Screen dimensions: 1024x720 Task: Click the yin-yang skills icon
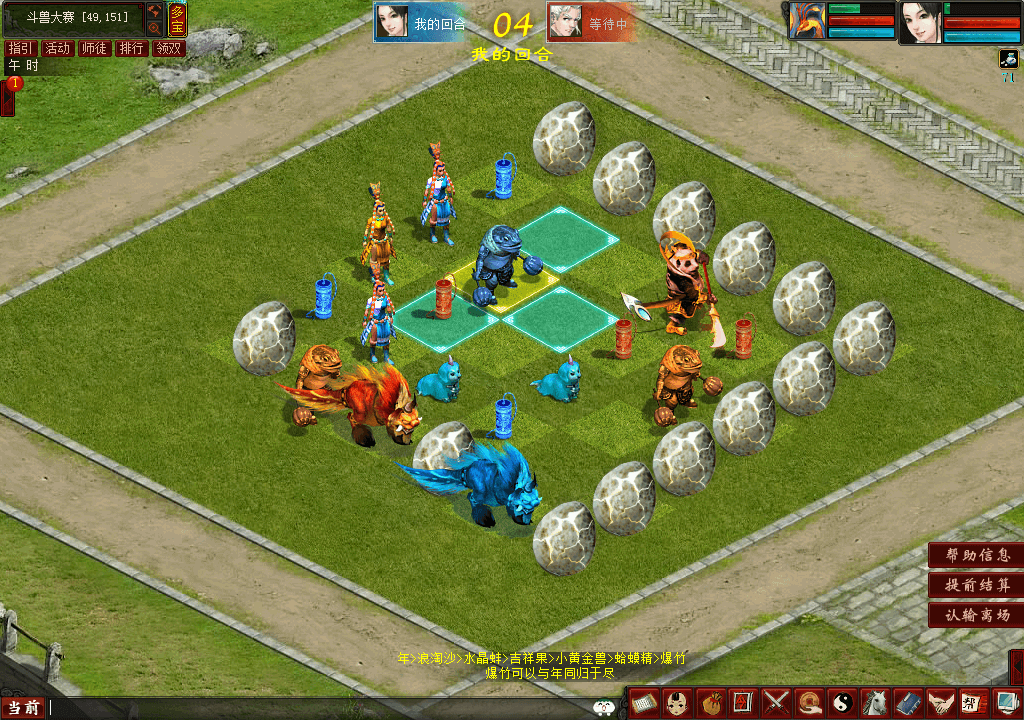[842, 703]
